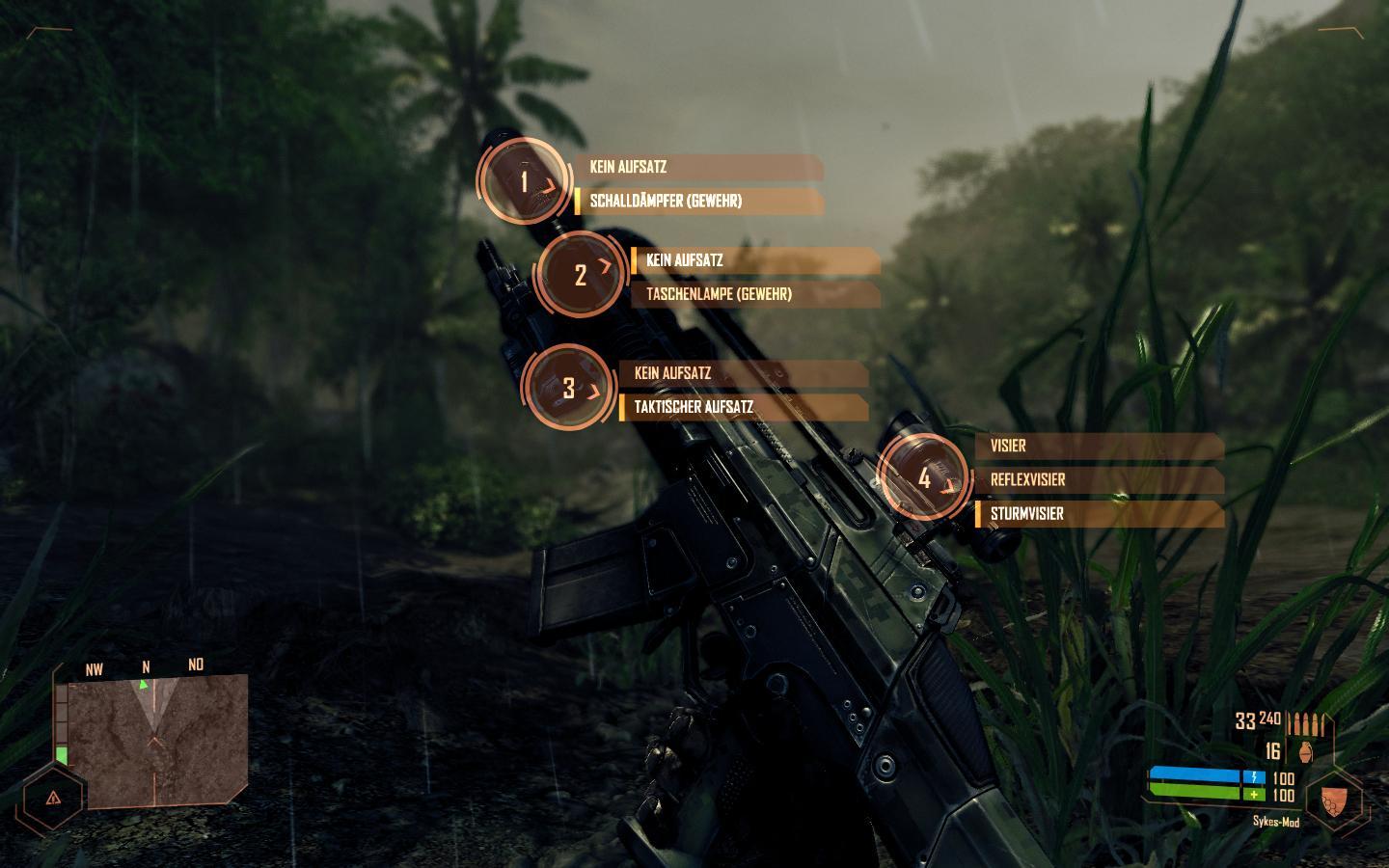
Task: Click the nanosuit mode hexagon icon
Action: [1332, 800]
